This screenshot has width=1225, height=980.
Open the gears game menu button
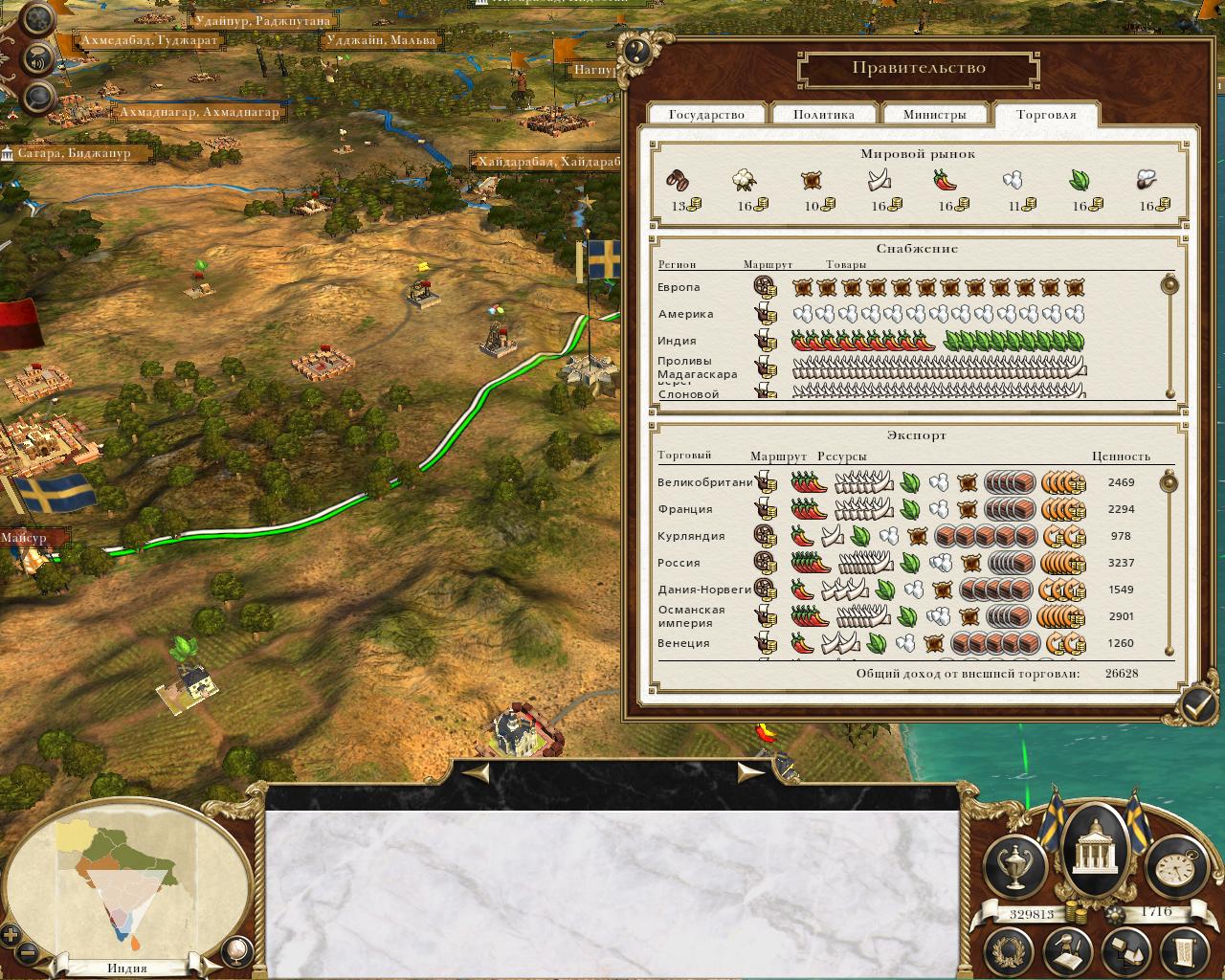tap(38, 20)
